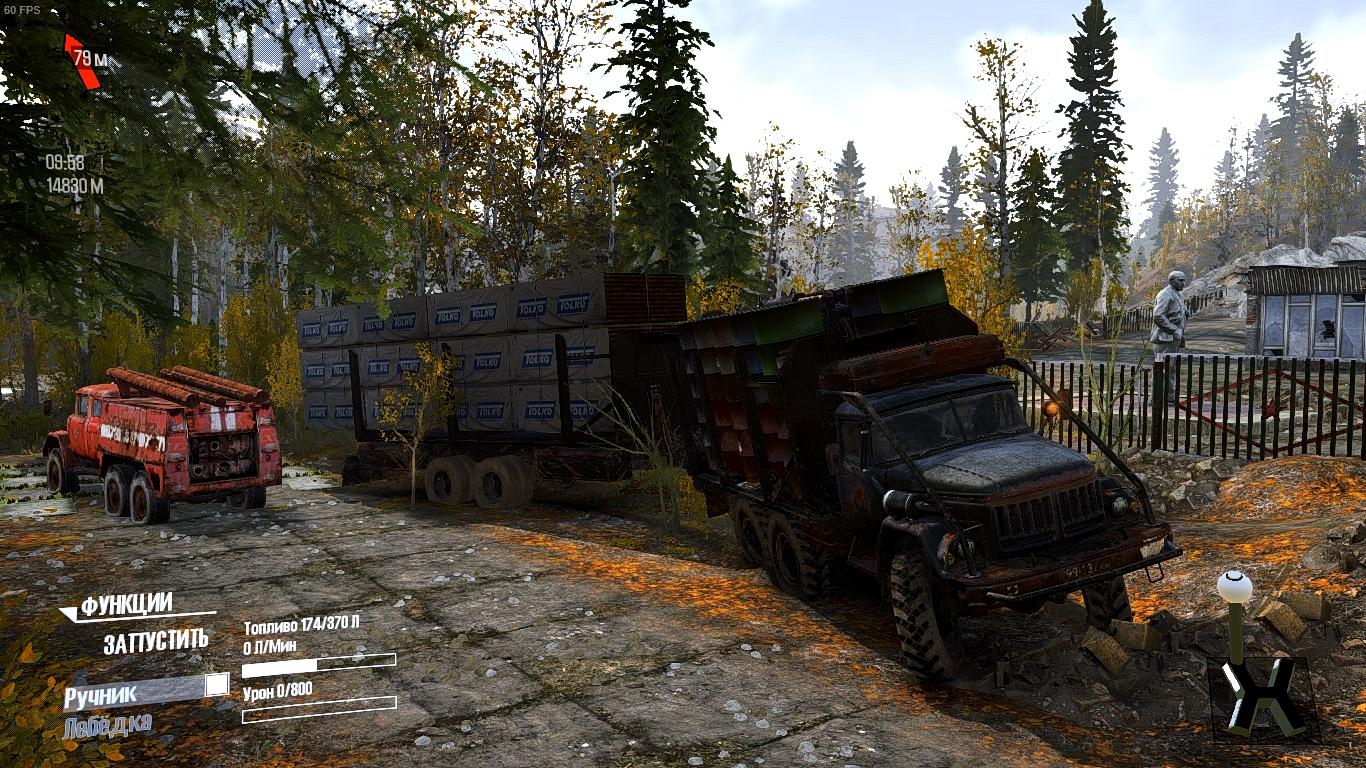Select the Лебёдка winch option

coord(107,726)
